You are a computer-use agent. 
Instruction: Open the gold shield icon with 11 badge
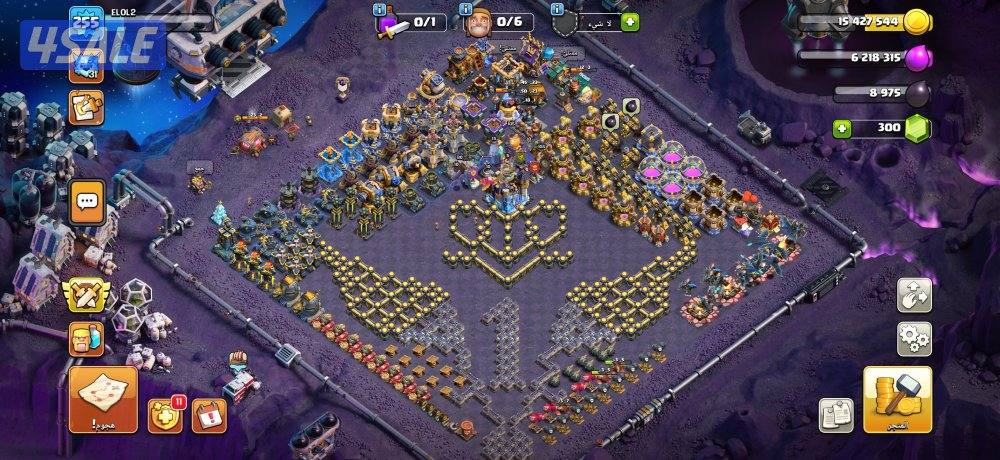(165, 415)
